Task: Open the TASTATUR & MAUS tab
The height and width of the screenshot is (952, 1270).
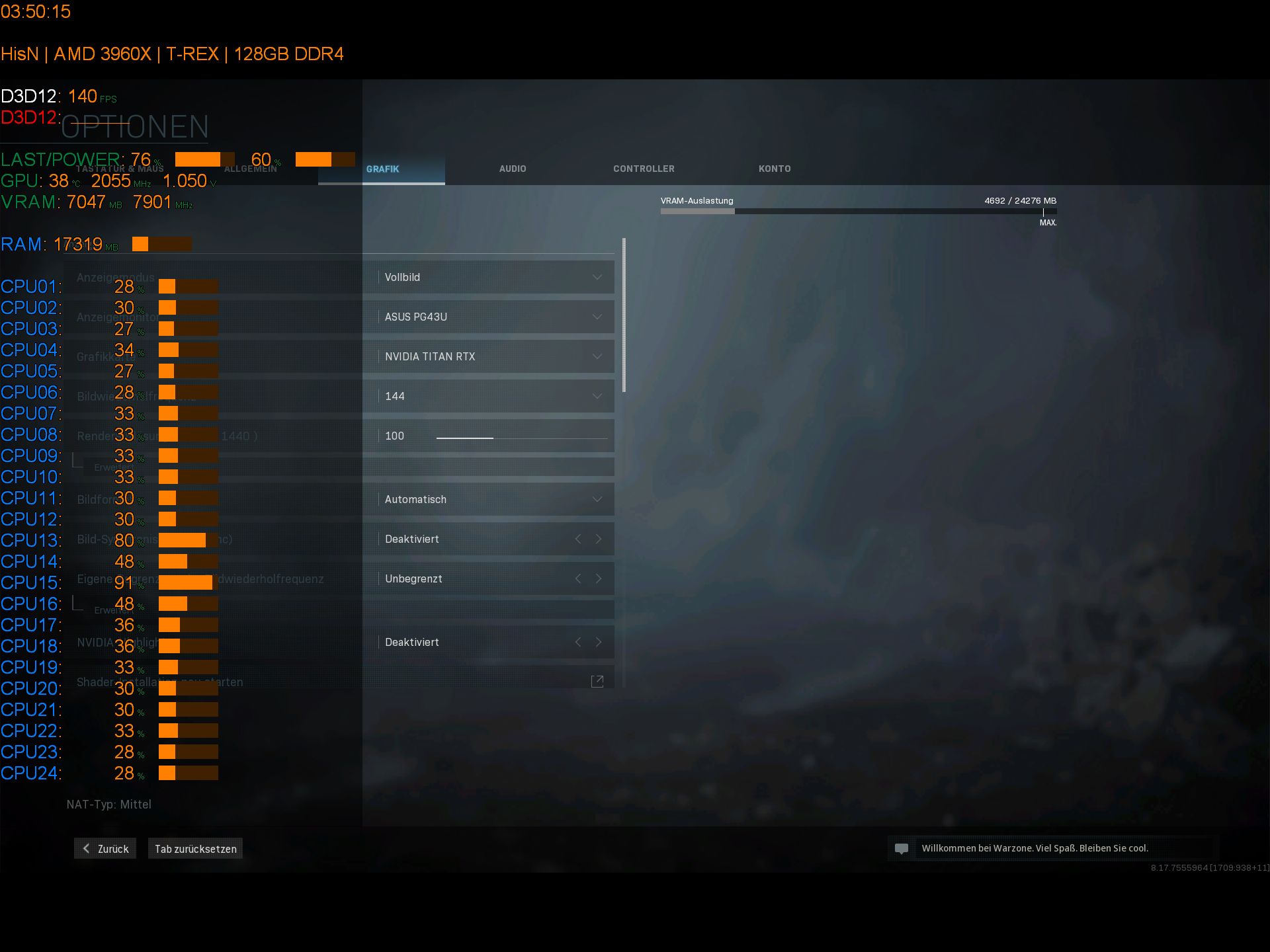Action: pyautogui.click(x=120, y=169)
